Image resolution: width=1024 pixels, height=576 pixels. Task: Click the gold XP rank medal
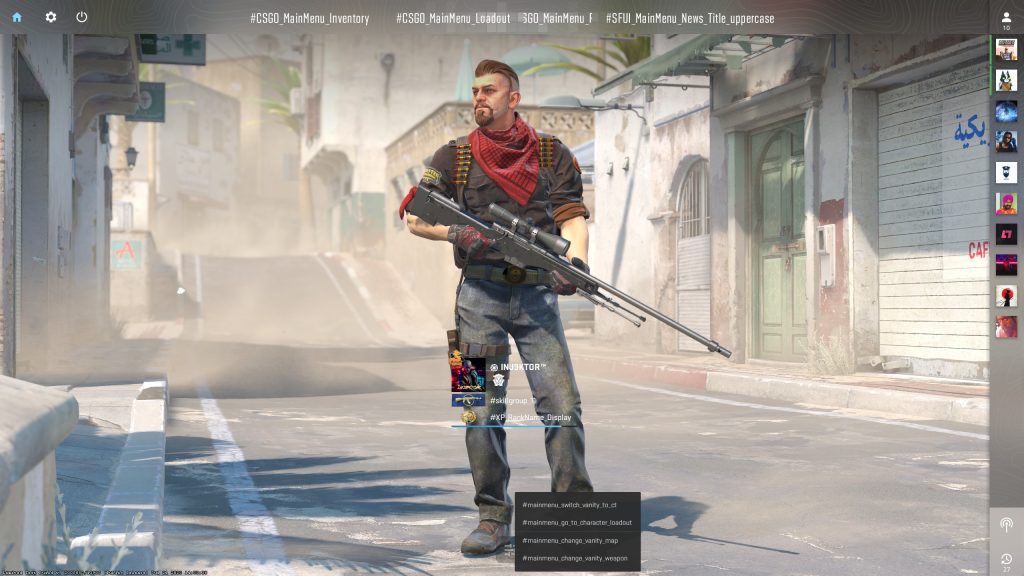(468, 417)
